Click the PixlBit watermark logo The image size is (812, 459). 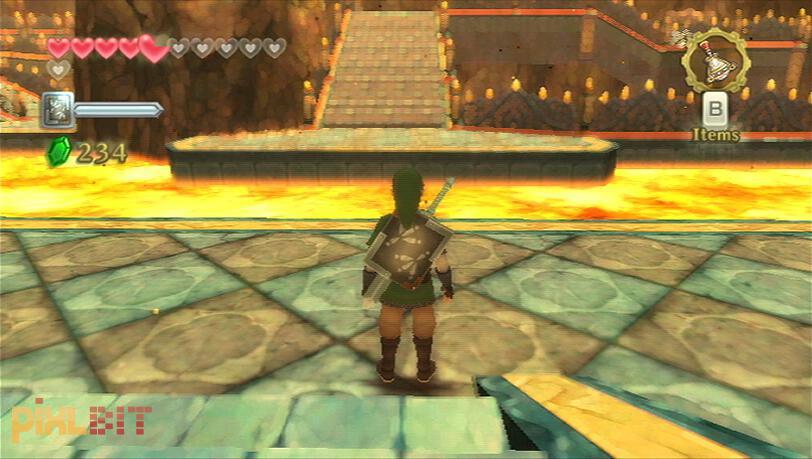click(82, 422)
